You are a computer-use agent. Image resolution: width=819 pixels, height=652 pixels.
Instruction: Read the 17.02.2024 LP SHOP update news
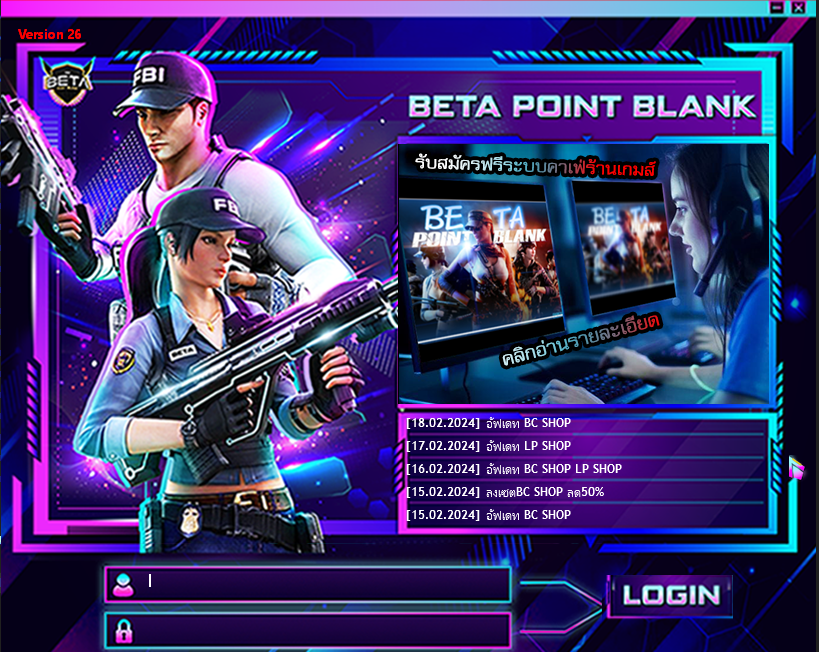(585, 446)
